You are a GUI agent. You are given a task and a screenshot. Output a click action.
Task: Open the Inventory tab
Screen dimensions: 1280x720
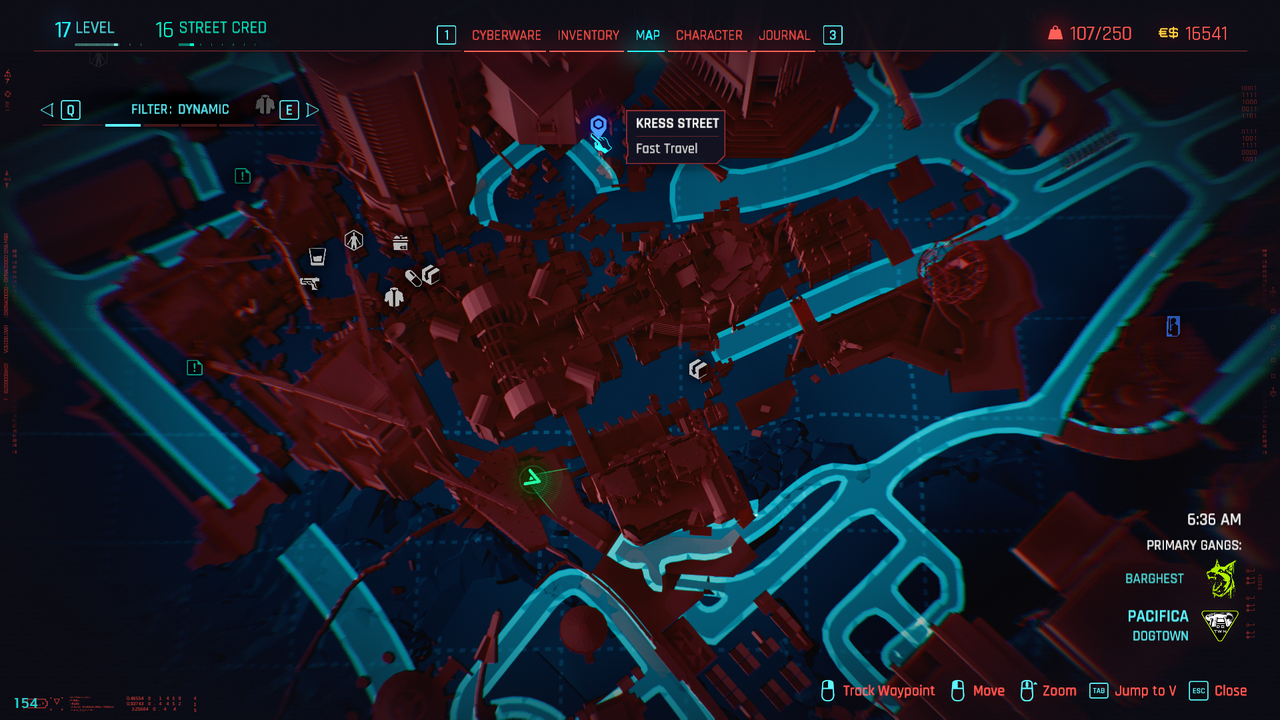588,35
